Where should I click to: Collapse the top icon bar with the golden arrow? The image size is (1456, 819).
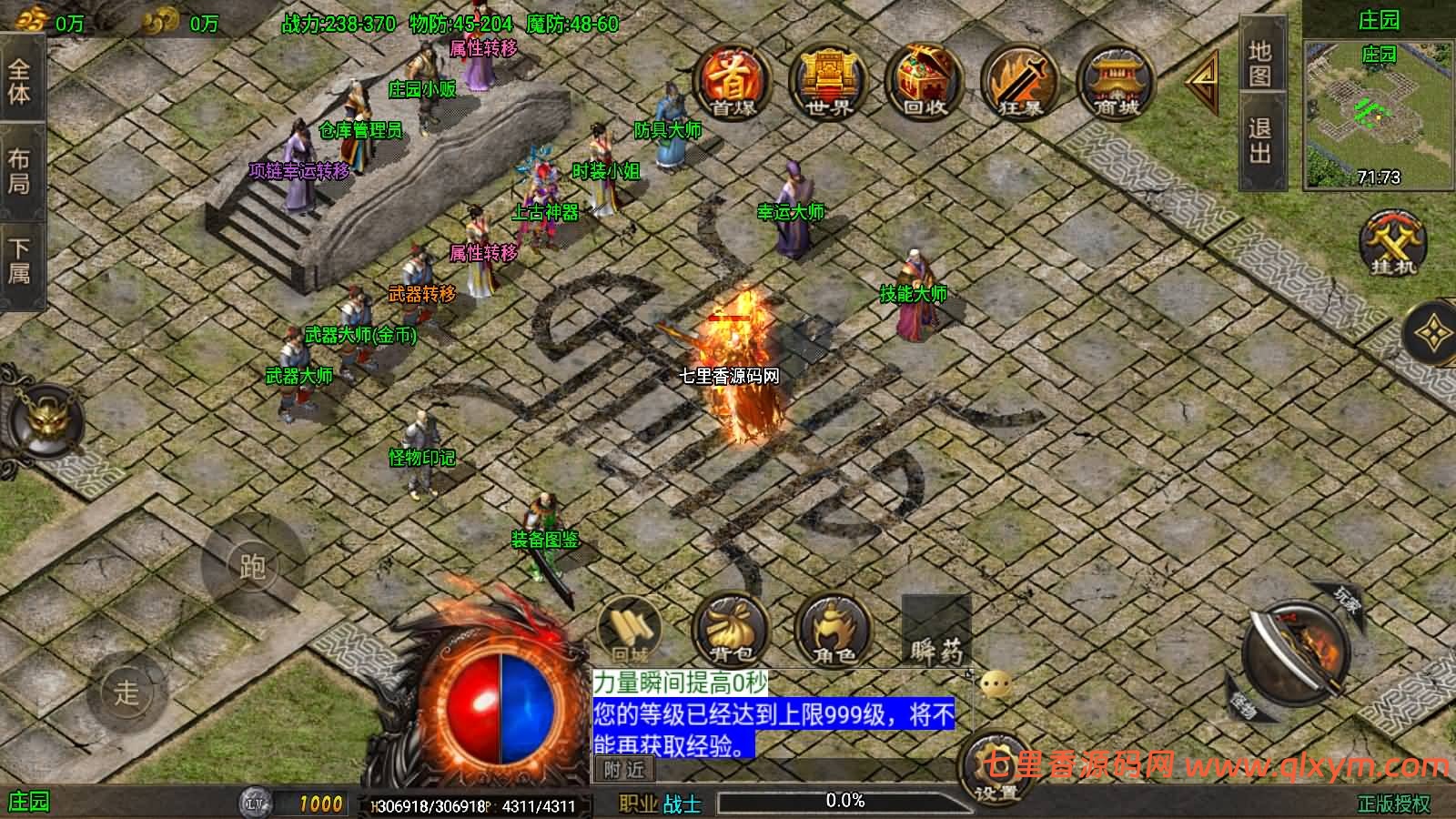[x=1201, y=82]
